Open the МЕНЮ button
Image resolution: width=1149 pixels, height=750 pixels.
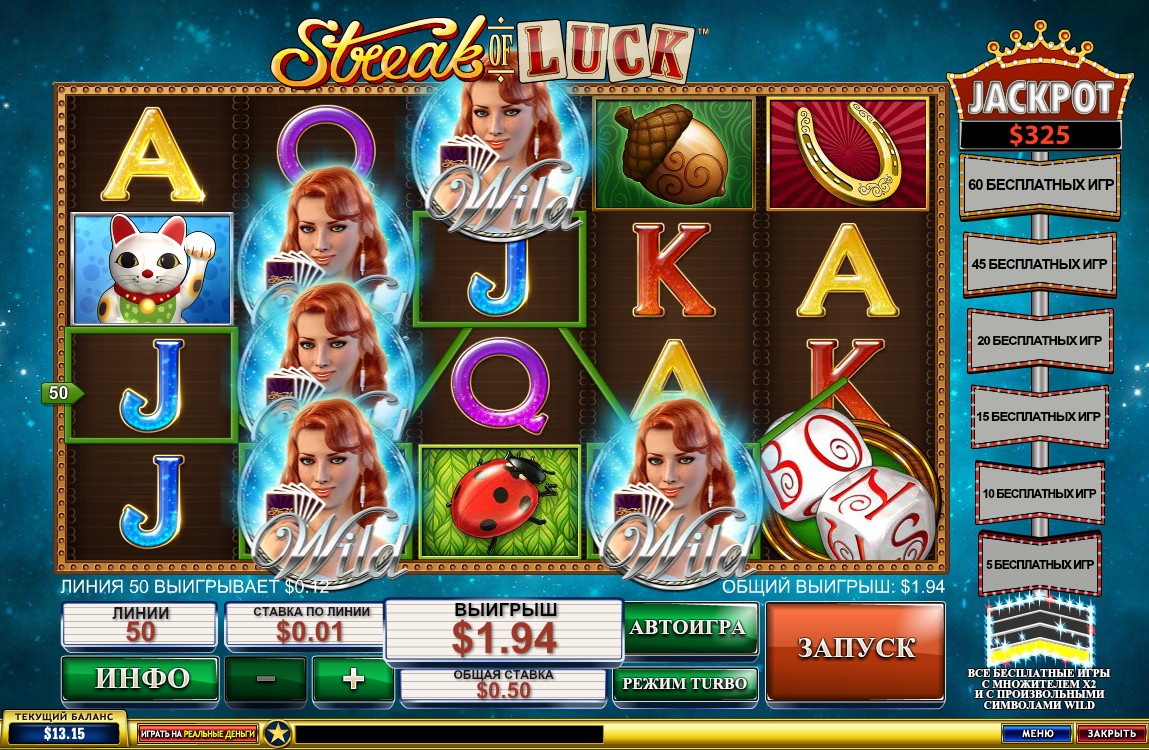click(x=1037, y=734)
